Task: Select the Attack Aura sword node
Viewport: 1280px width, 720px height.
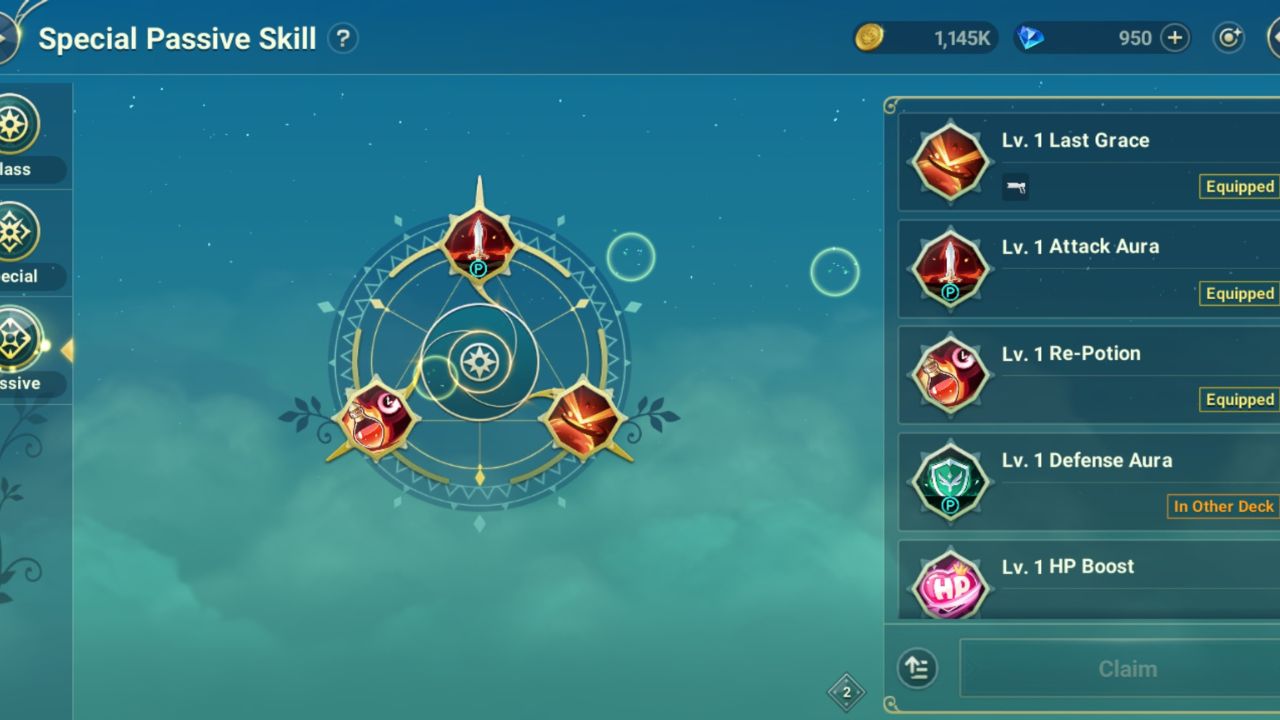Action: (x=478, y=243)
